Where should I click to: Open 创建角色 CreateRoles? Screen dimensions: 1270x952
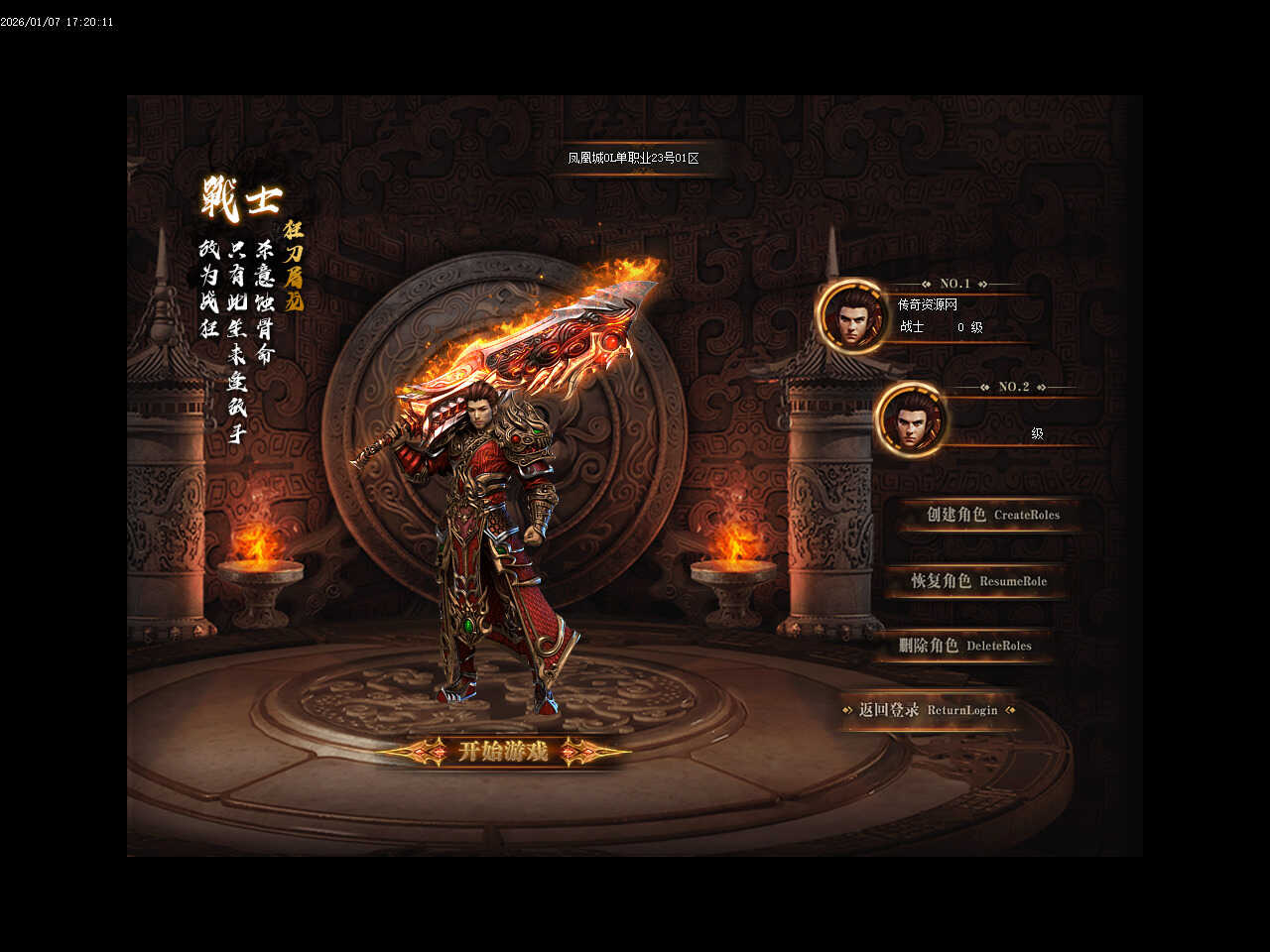991,515
